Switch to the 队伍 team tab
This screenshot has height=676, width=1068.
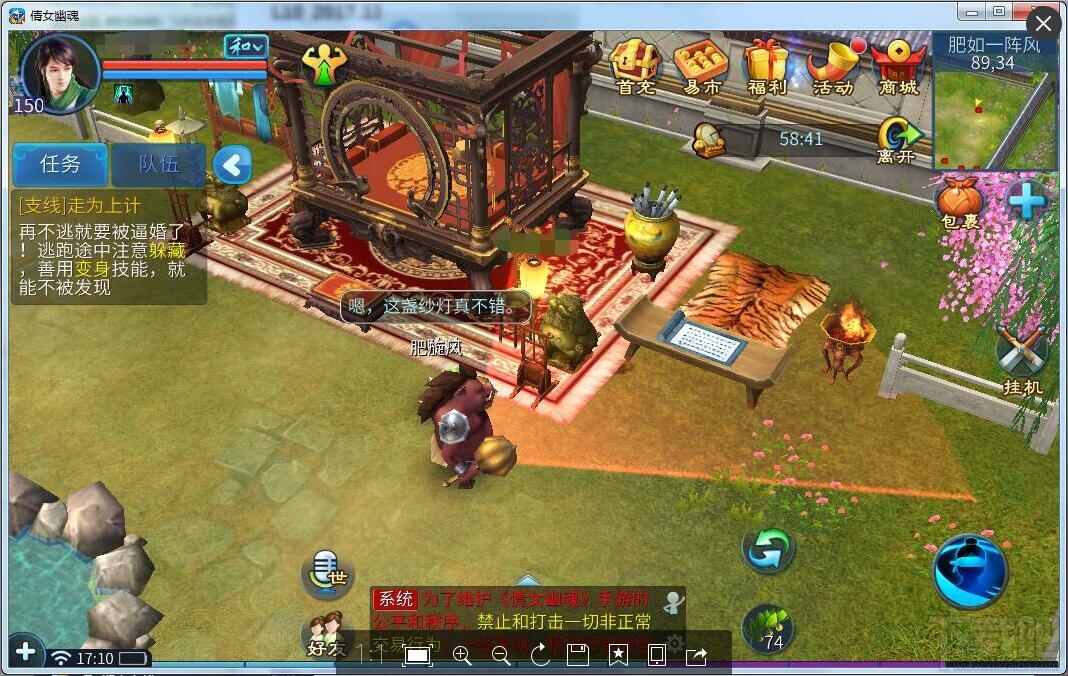tap(158, 165)
